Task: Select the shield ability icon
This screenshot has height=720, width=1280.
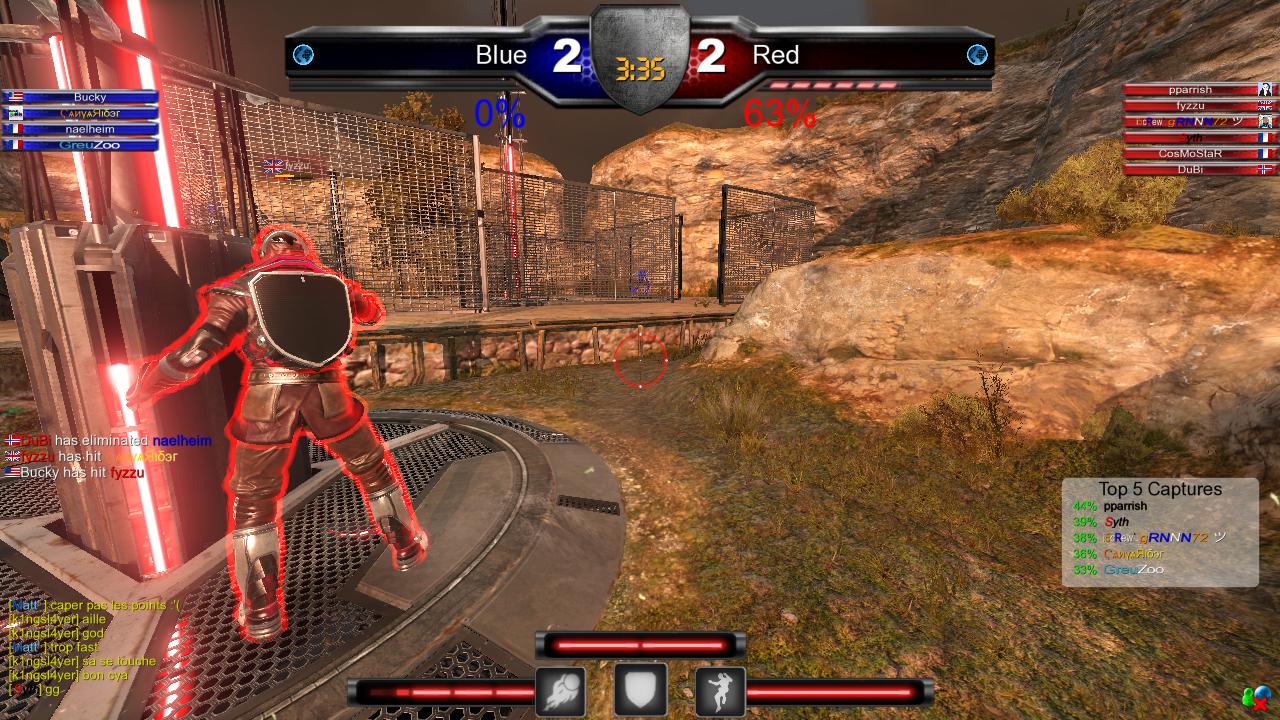Action: click(x=640, y=691)
